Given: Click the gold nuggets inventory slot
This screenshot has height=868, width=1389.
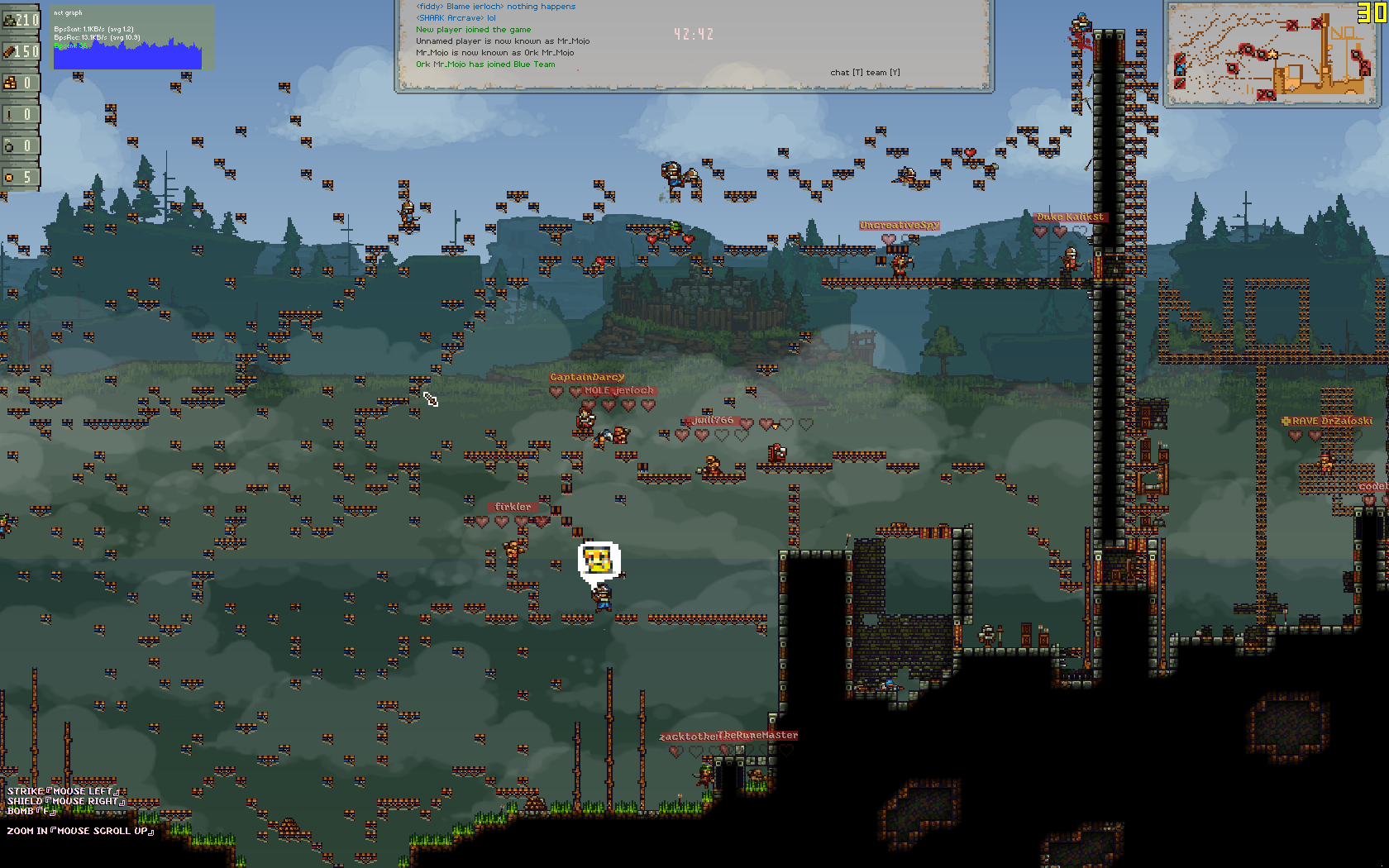Looking at the screenshot, I should pyautogui.click(x=20, y=83).
